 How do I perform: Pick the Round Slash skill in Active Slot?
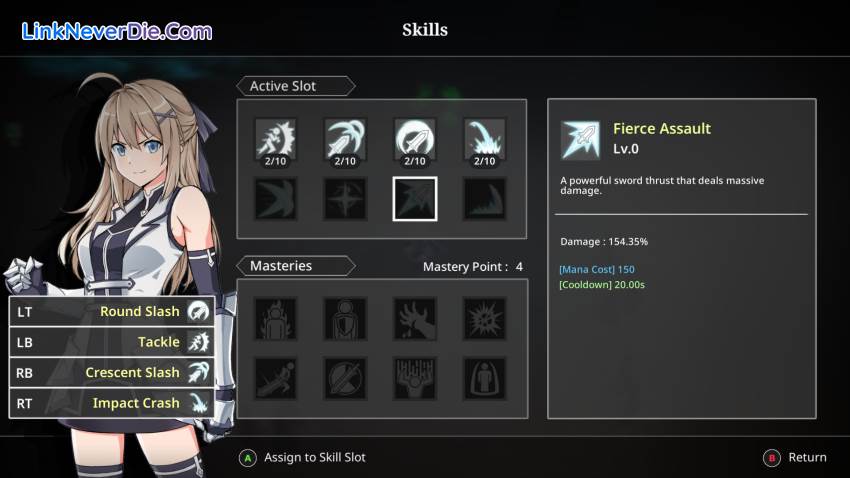[x=415, y=139]
